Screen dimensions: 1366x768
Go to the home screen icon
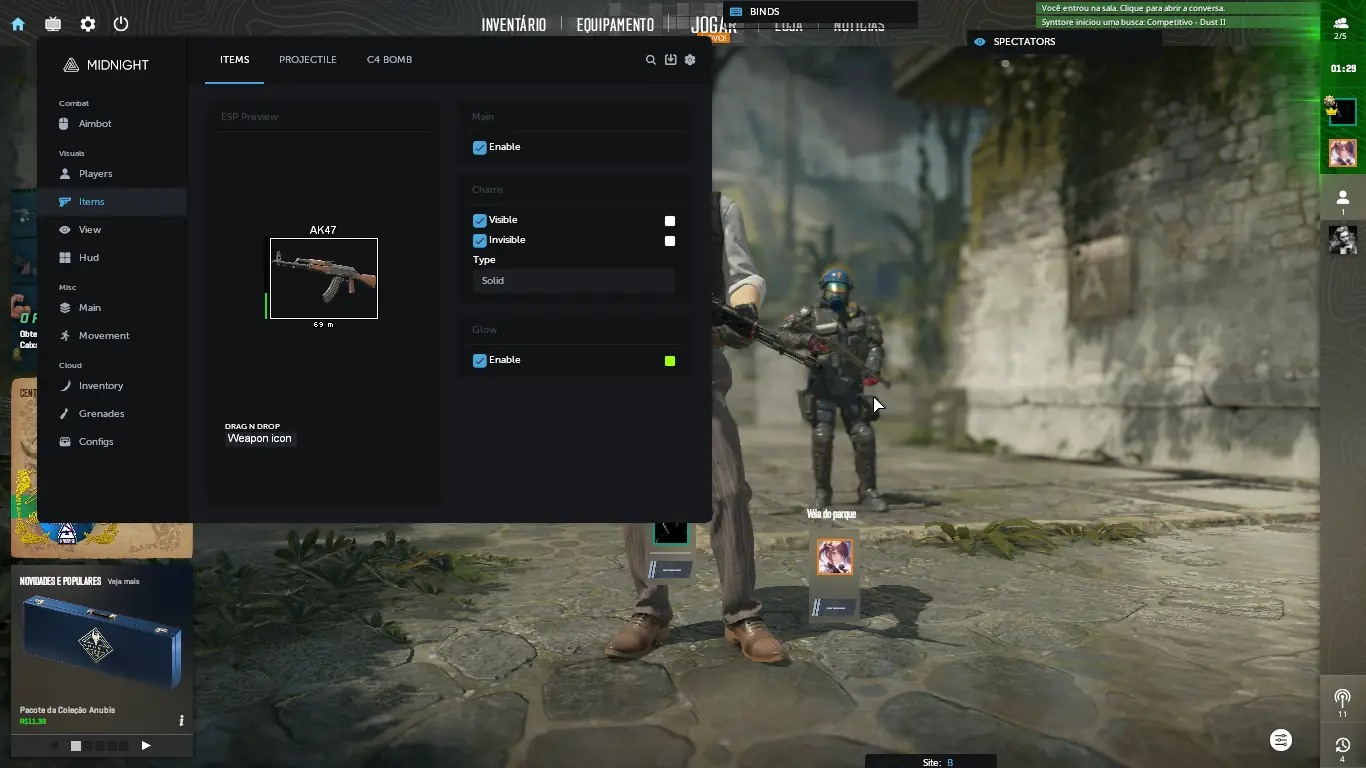(18, 24)
